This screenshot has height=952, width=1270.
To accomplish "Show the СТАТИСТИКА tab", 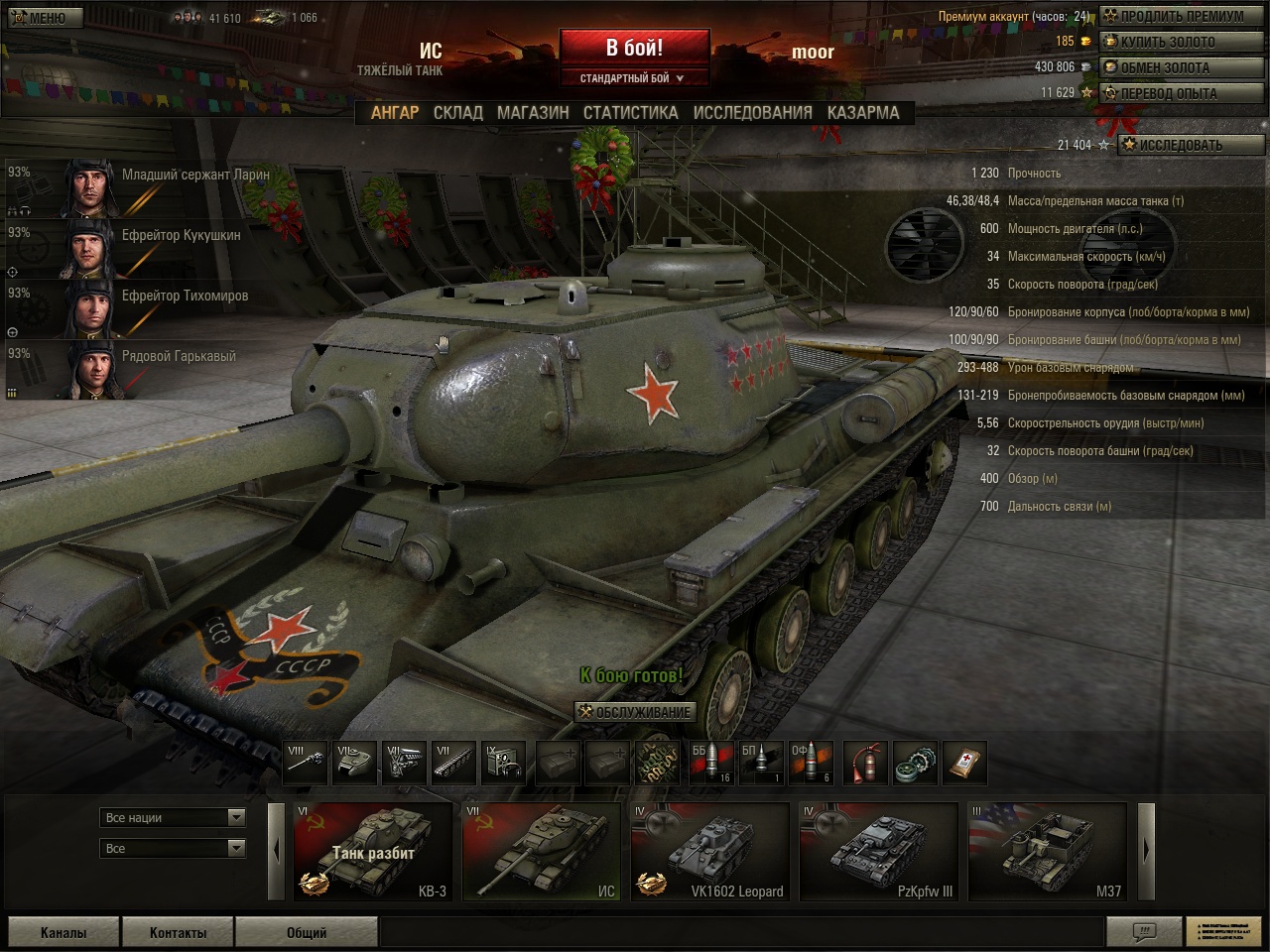I will 630,113.
